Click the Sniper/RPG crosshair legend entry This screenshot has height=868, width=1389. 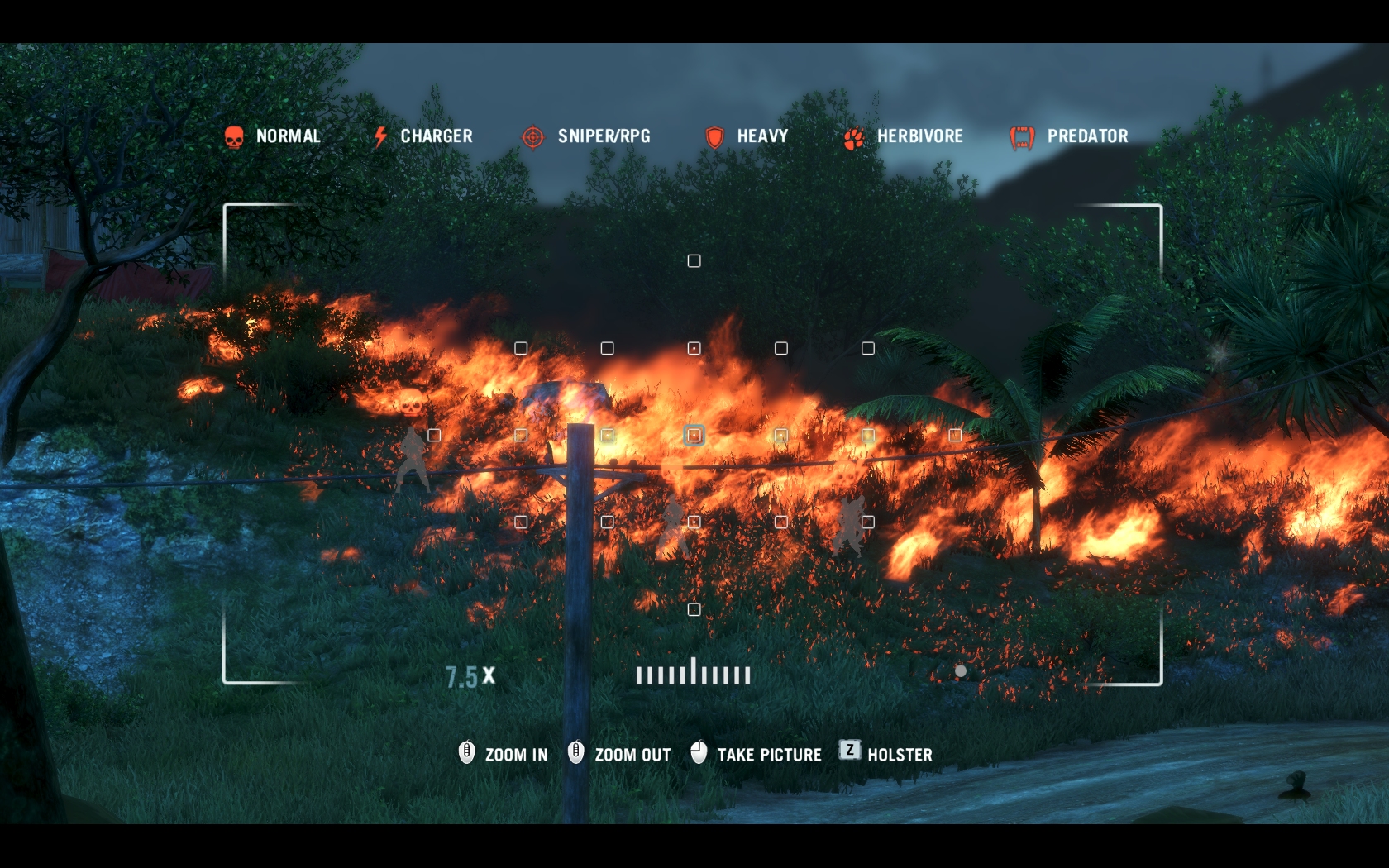point(586,136)
